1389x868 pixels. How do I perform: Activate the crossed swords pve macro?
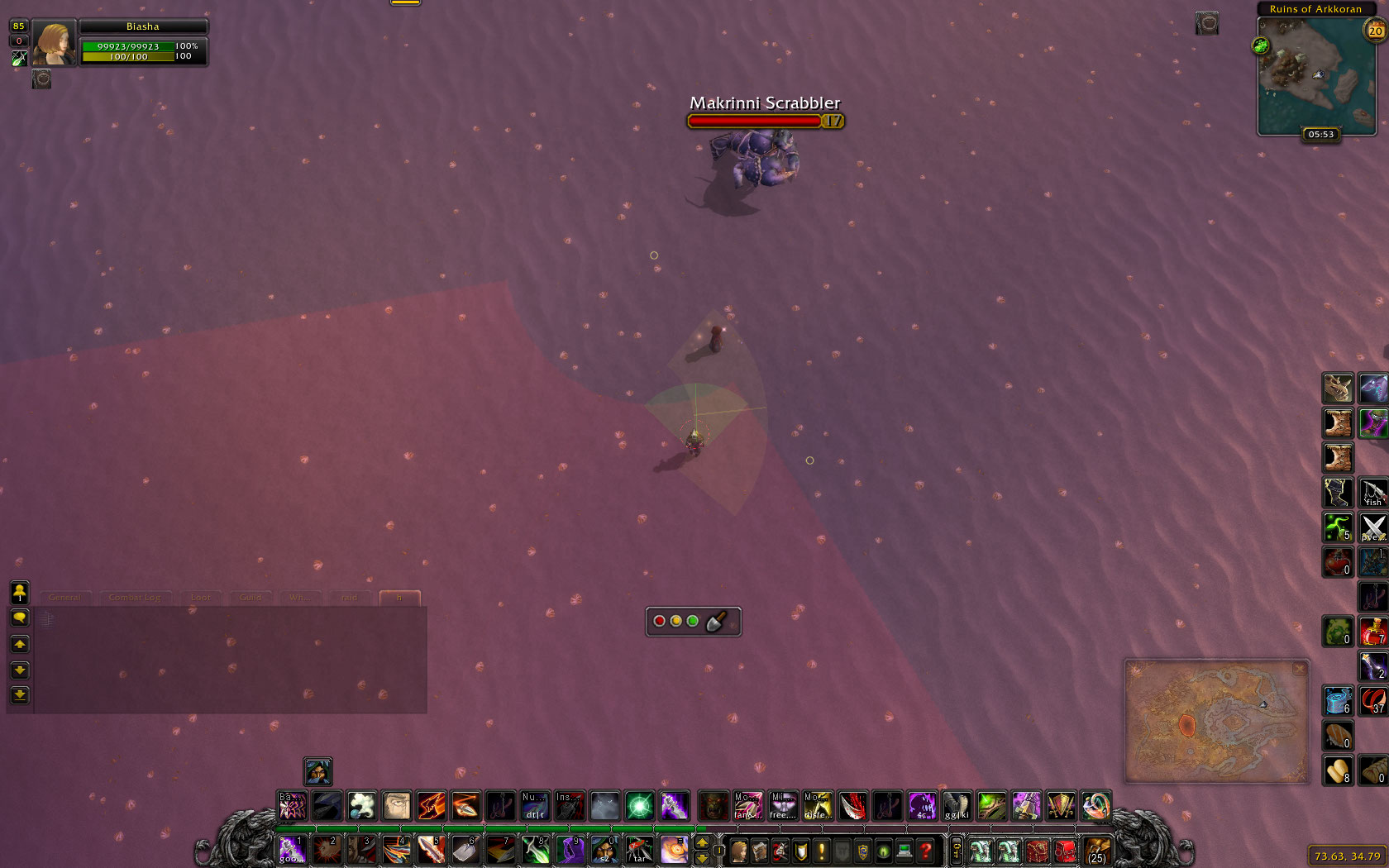pos(1373,527)
